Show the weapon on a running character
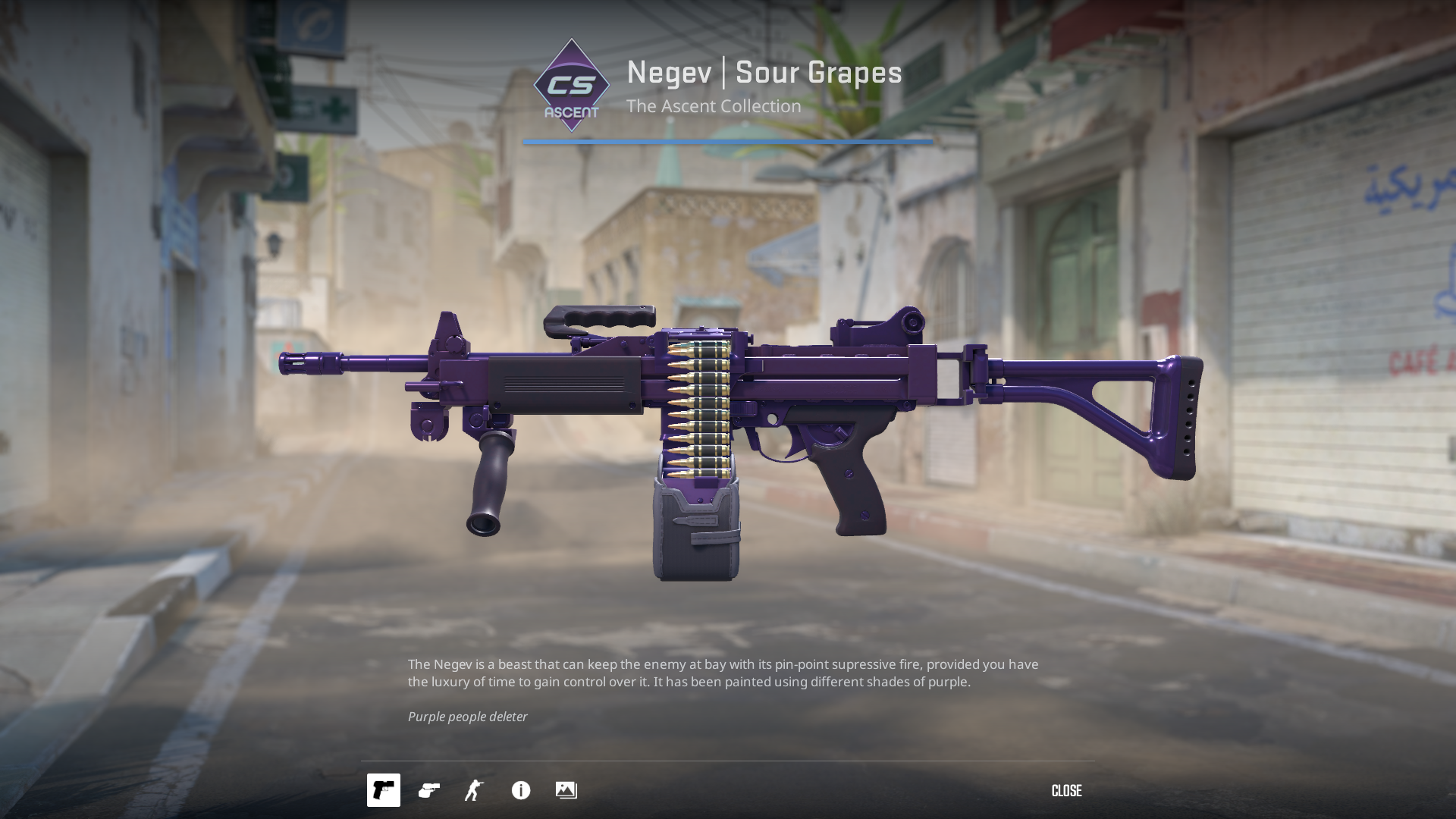Screen dimensions: 1456x819 point(474,790)
